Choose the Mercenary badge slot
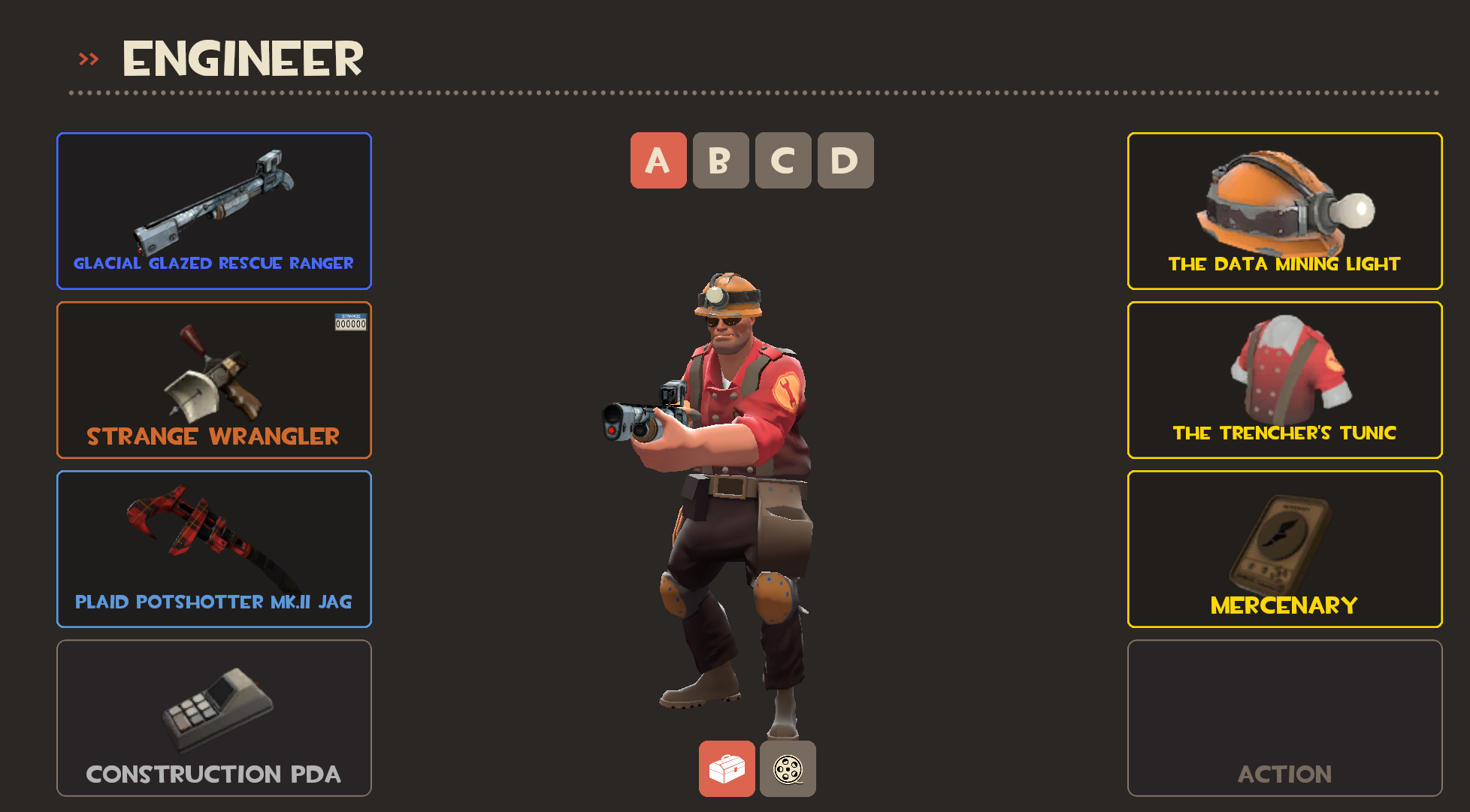The image size is (1470, 812). coord(1284,549)
